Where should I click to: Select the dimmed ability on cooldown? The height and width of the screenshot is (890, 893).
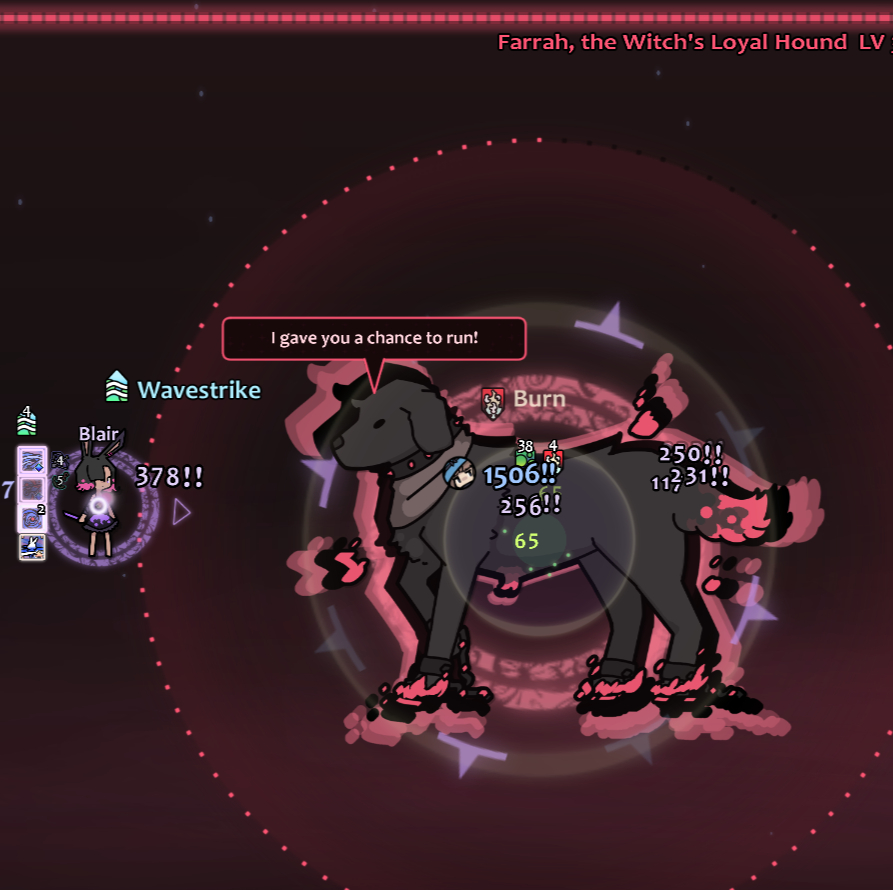coord(32,489)
